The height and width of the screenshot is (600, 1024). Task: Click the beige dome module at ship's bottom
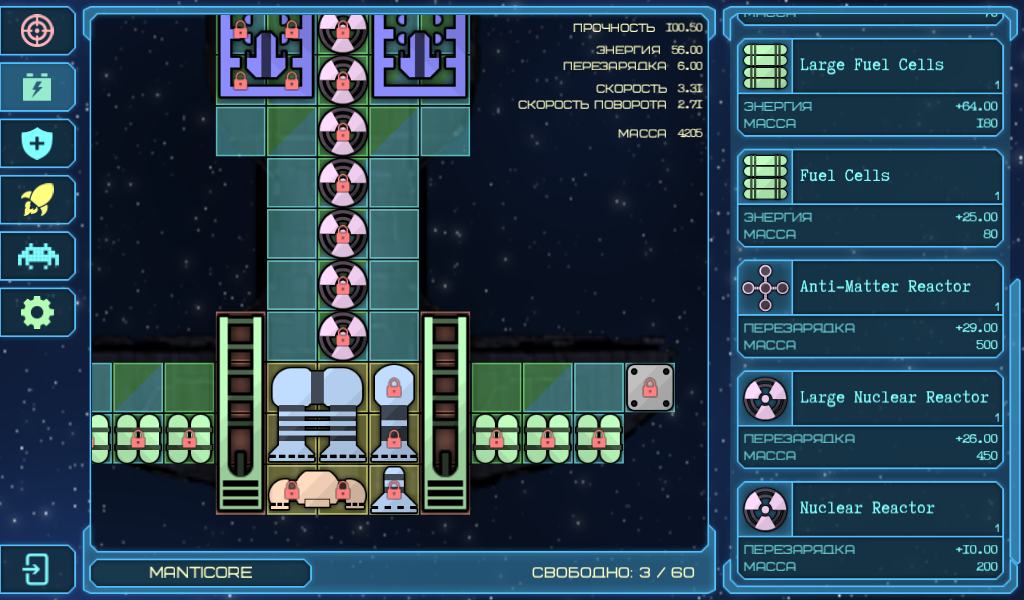[x=316, y=489]
